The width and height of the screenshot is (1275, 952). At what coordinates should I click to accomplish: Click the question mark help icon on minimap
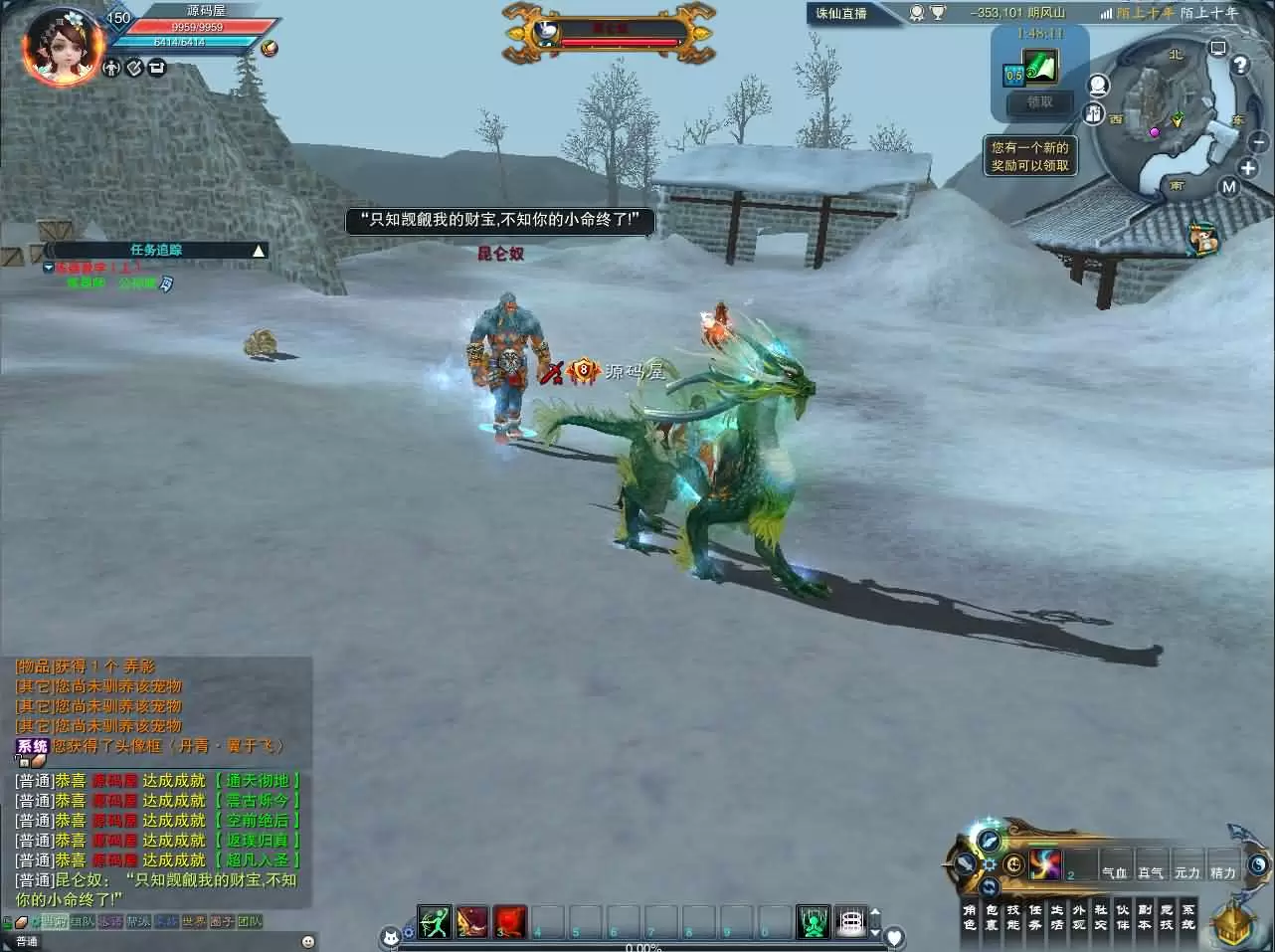click(1240, 66)
